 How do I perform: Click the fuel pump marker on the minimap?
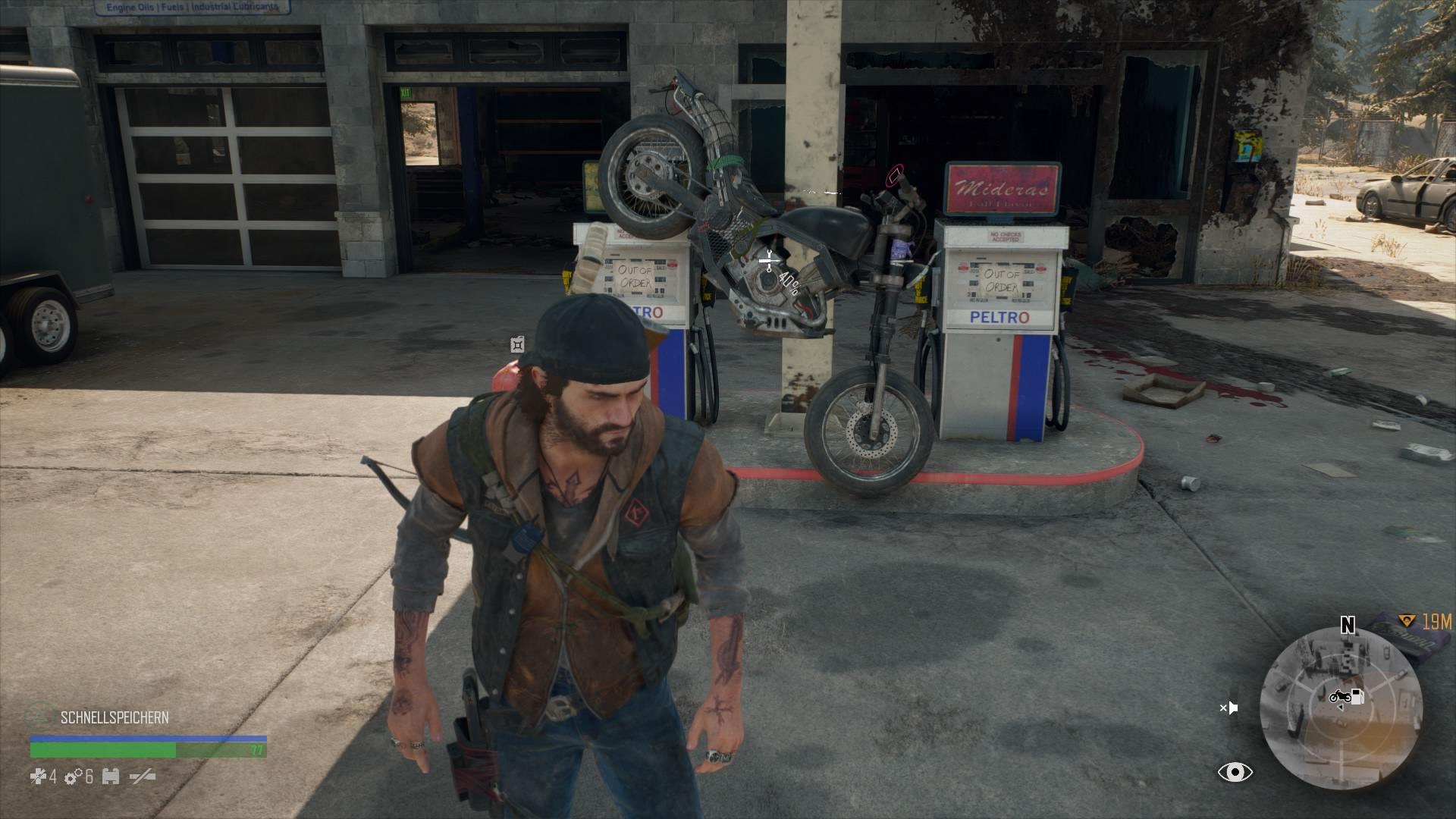(x=1357, y=696)
